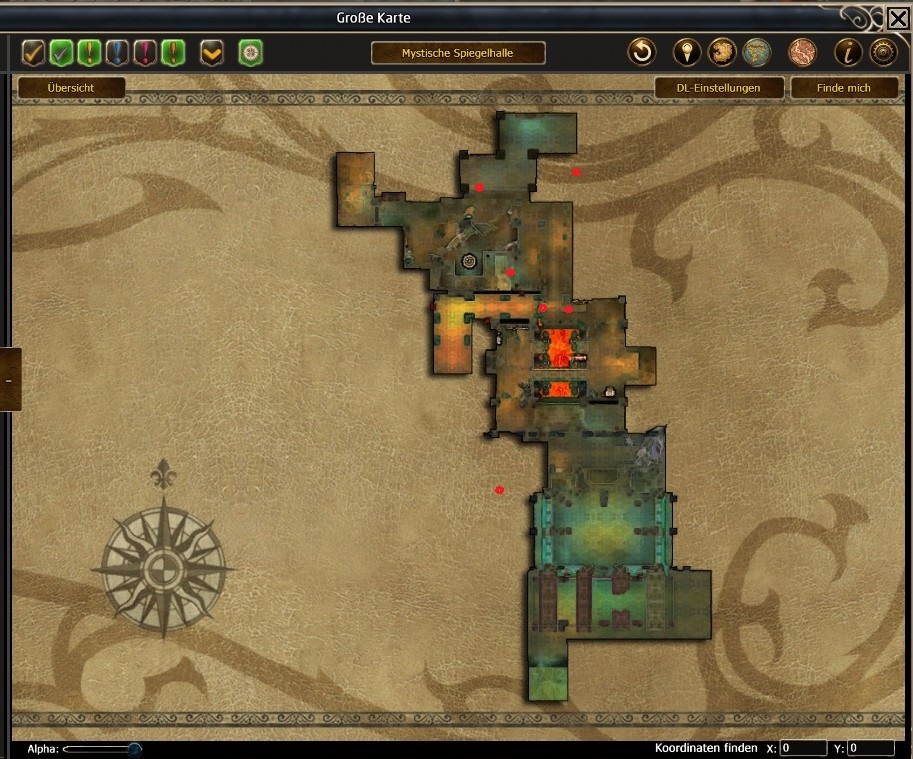Open DL-Einstellungen
The width and height of the screenshot is (913, 759).
tap(718, 88)
